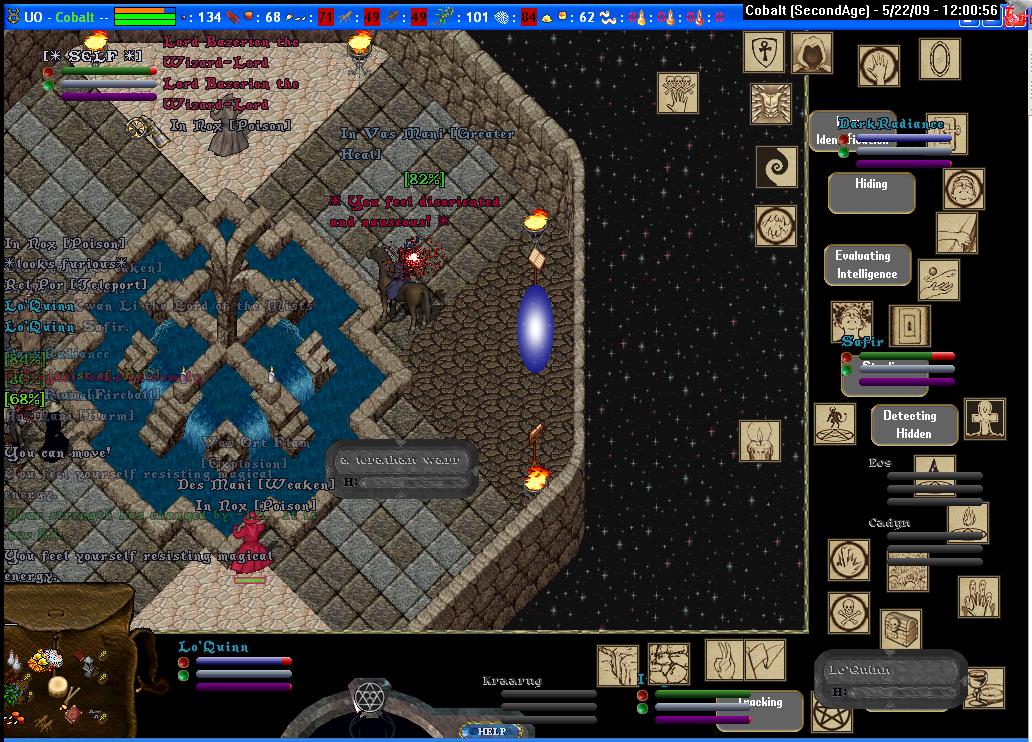Close the game window
The height and width of the screenshot is (742, 1032).
coord(1020,10)
